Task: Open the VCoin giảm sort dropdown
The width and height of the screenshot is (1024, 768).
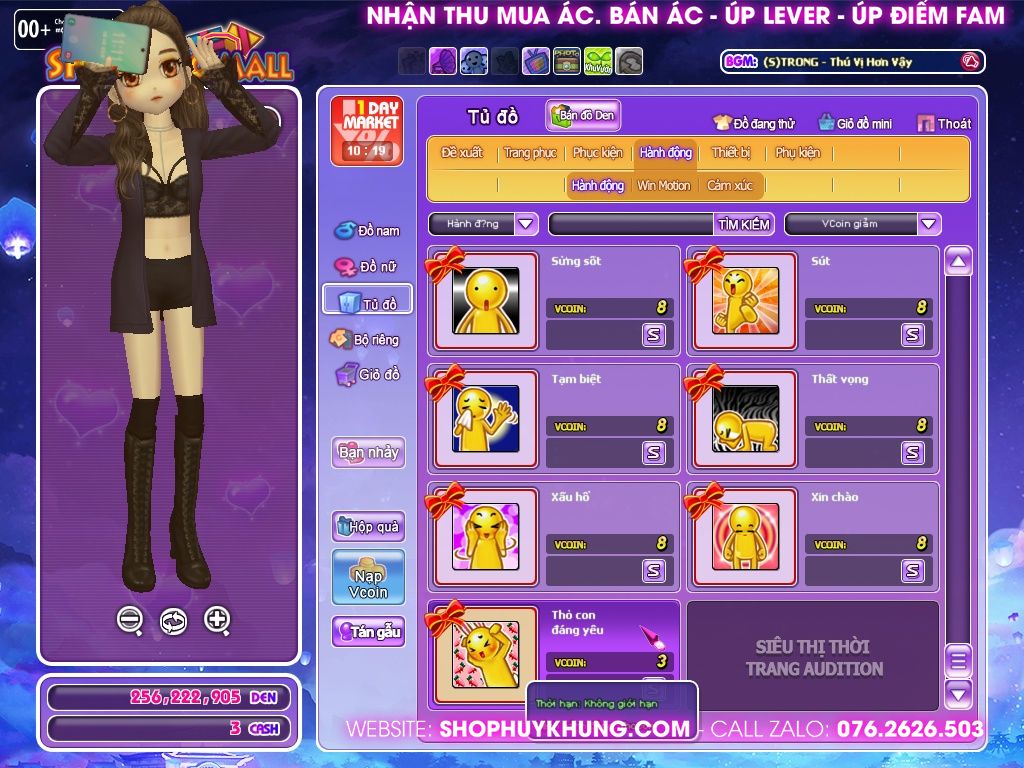Action: point(929,224)
